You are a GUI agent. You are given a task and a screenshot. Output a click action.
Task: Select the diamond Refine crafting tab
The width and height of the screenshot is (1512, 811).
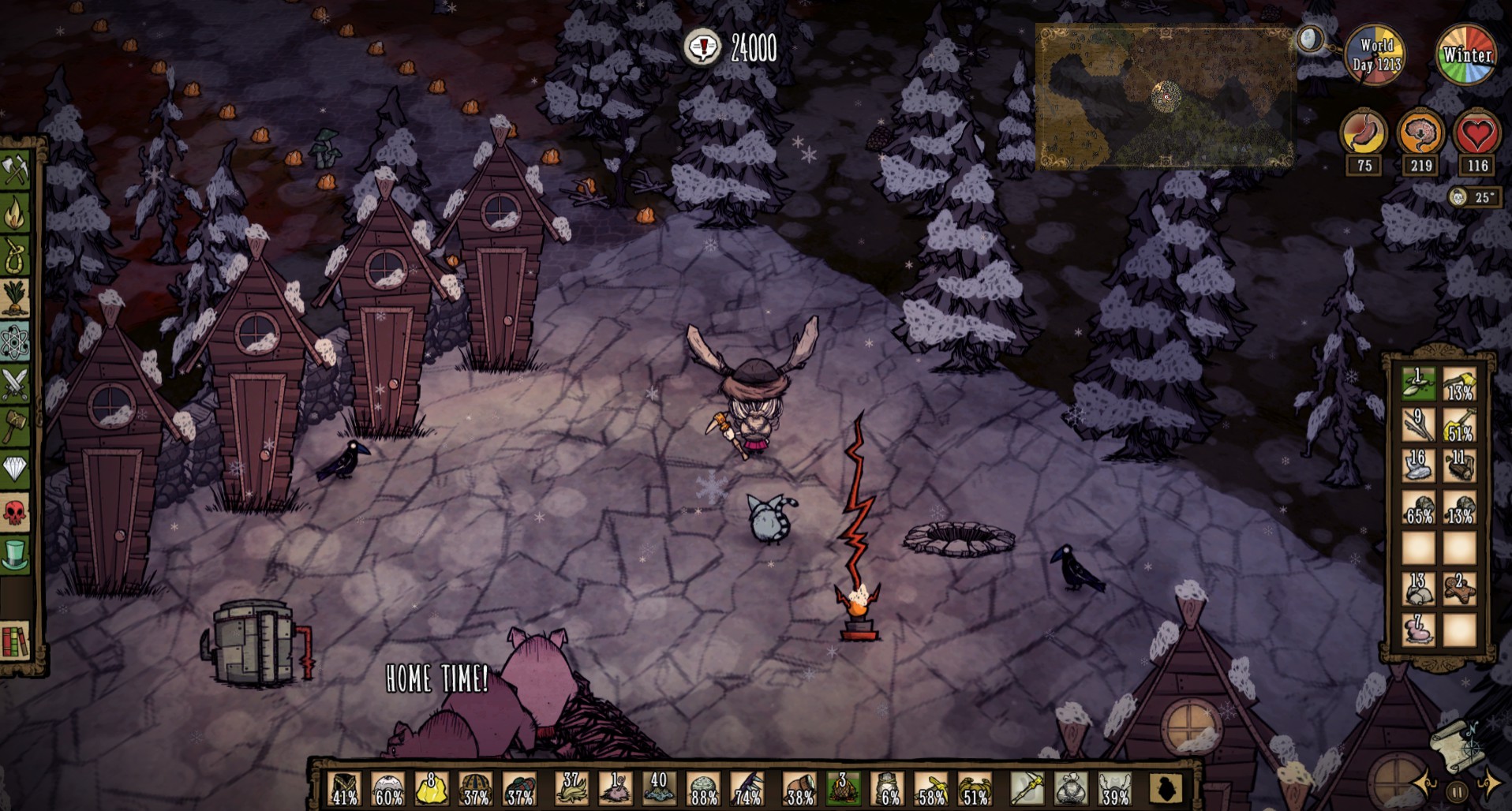point(15,470)
